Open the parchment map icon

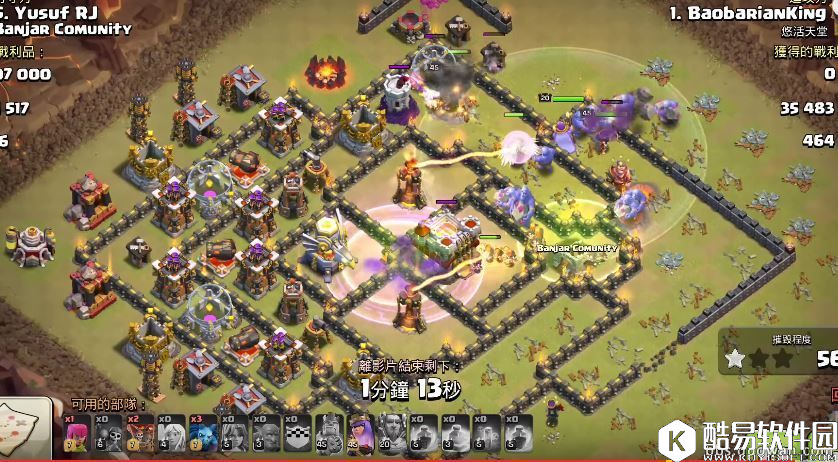click(24, 430)
